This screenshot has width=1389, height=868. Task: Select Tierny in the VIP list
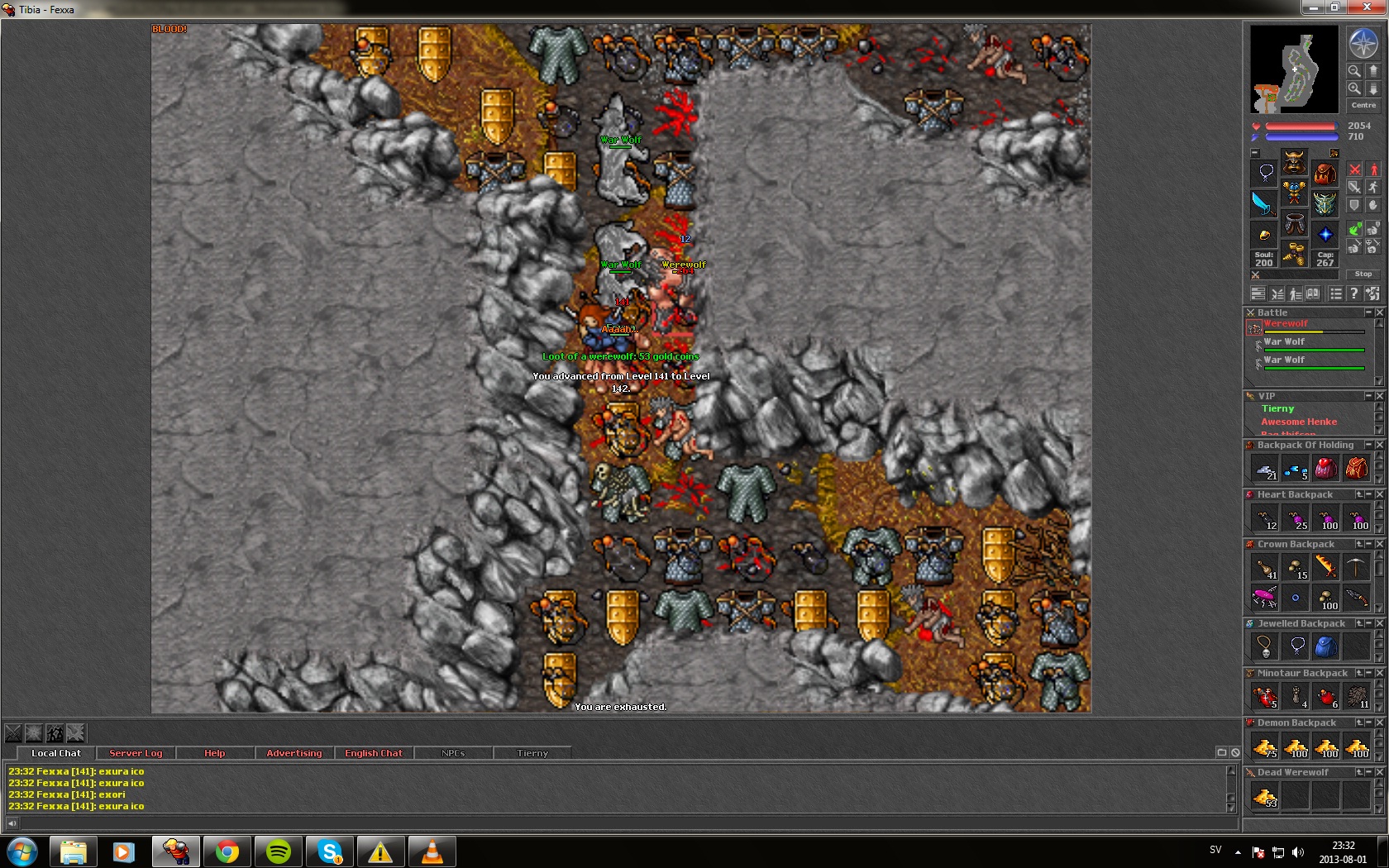pyautogui.click(x=1277, y=408)
